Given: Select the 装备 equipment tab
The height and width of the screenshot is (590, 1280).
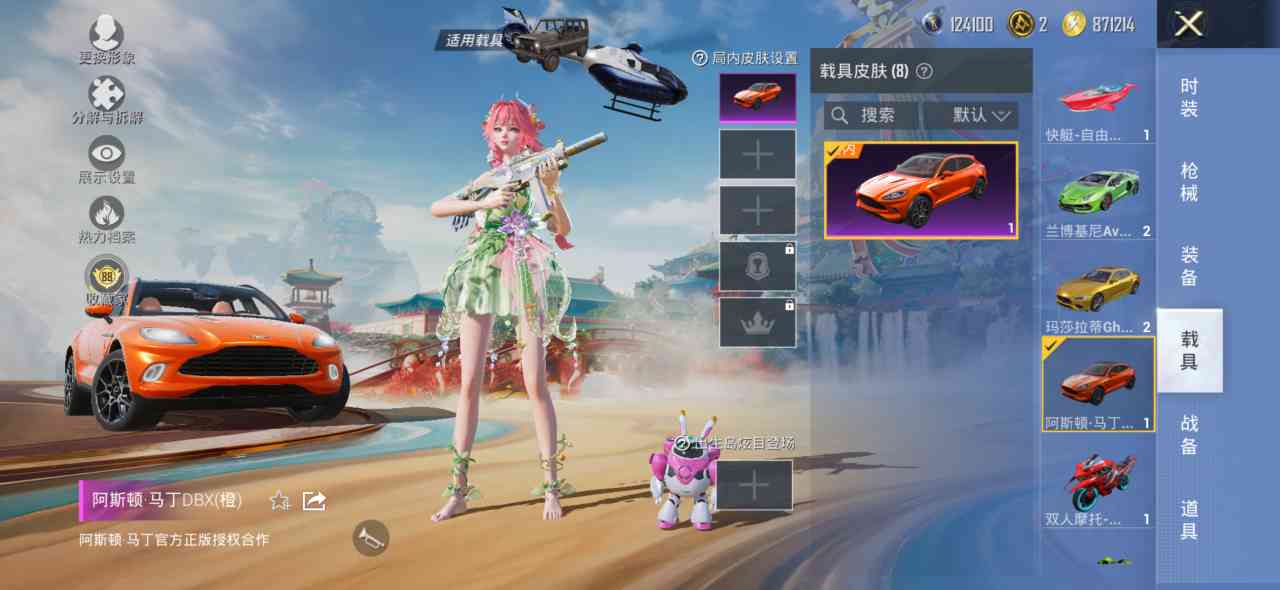Looking at the screenshot, I should [x=1189, y=266].
